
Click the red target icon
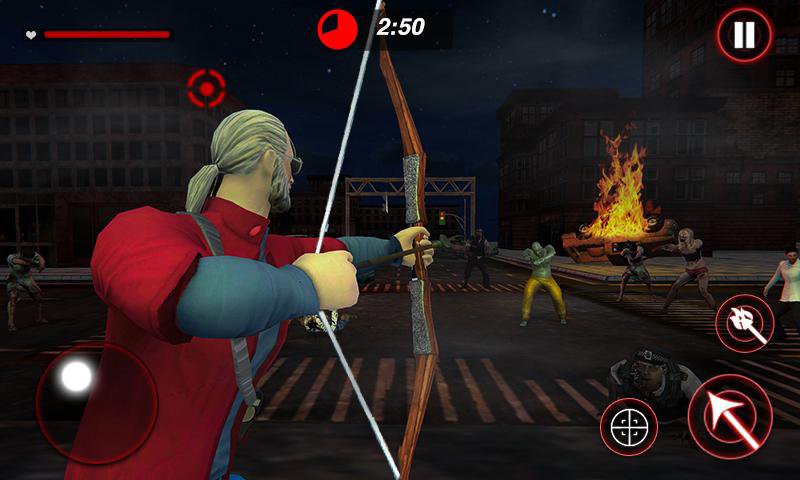pyautogui.click(x=207, y=89)
